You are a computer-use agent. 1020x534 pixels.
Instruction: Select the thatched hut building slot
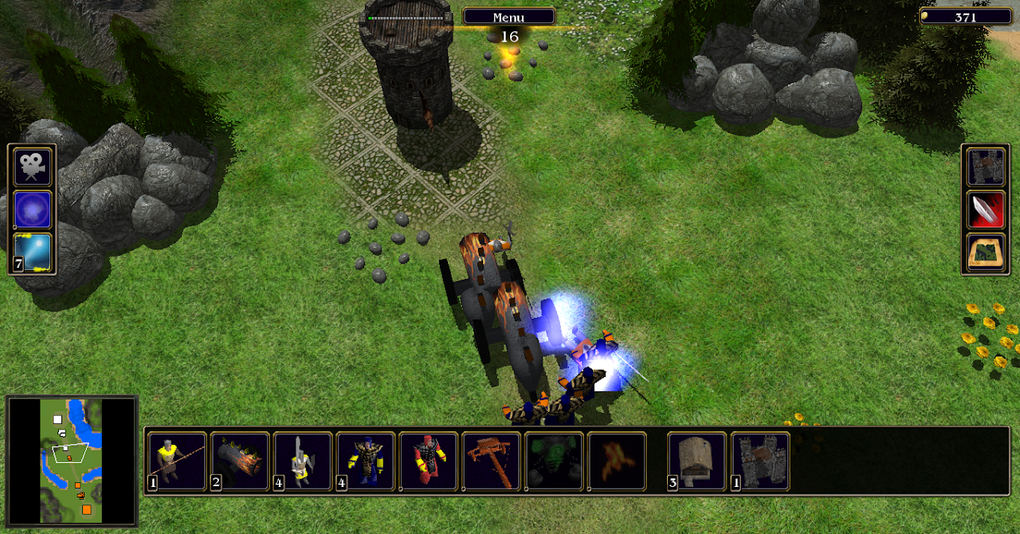pyautogui.click(x=697, y=461)
